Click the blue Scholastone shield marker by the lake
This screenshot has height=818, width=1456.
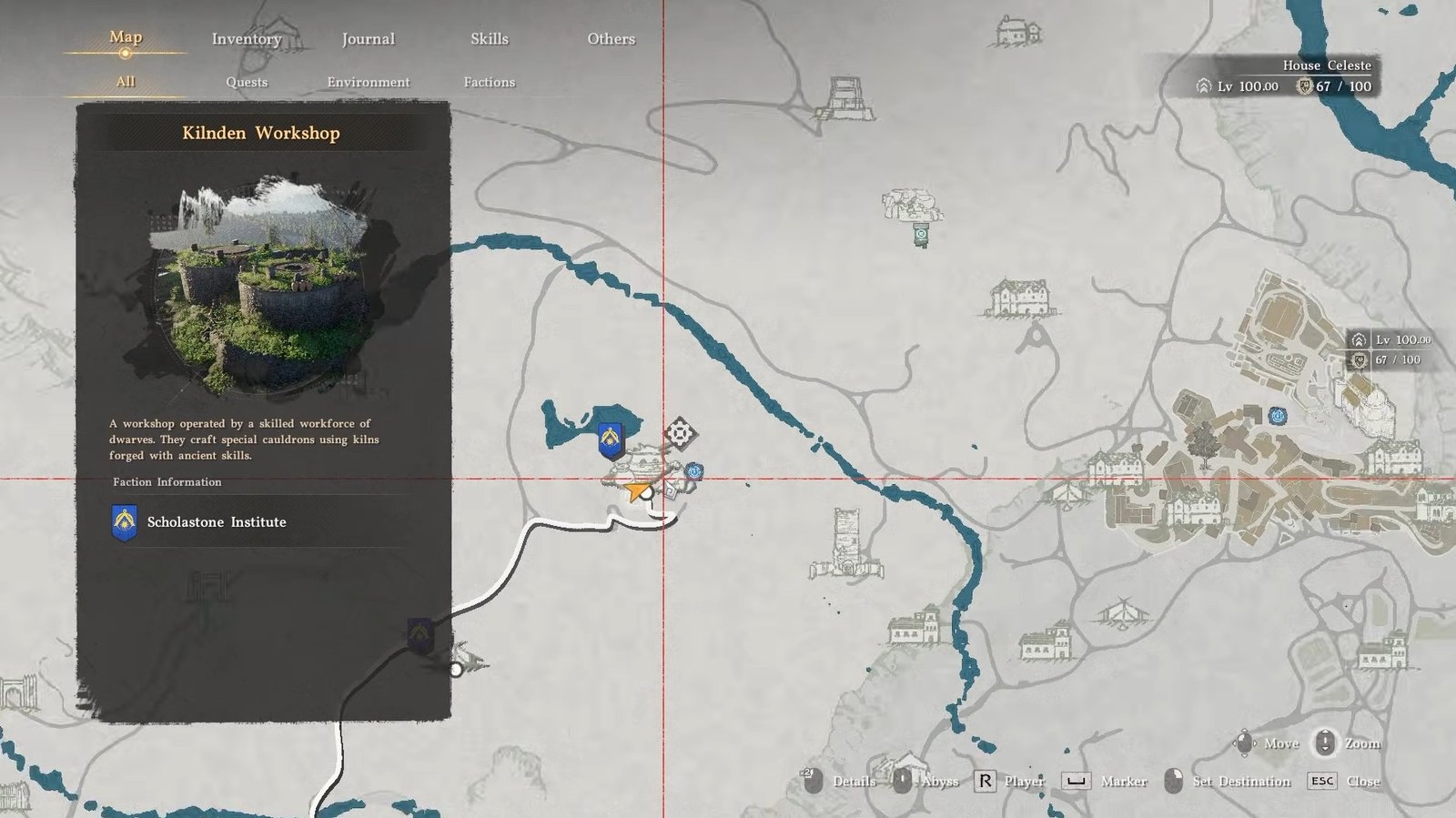pyautogui.click(x=610, y=440)
